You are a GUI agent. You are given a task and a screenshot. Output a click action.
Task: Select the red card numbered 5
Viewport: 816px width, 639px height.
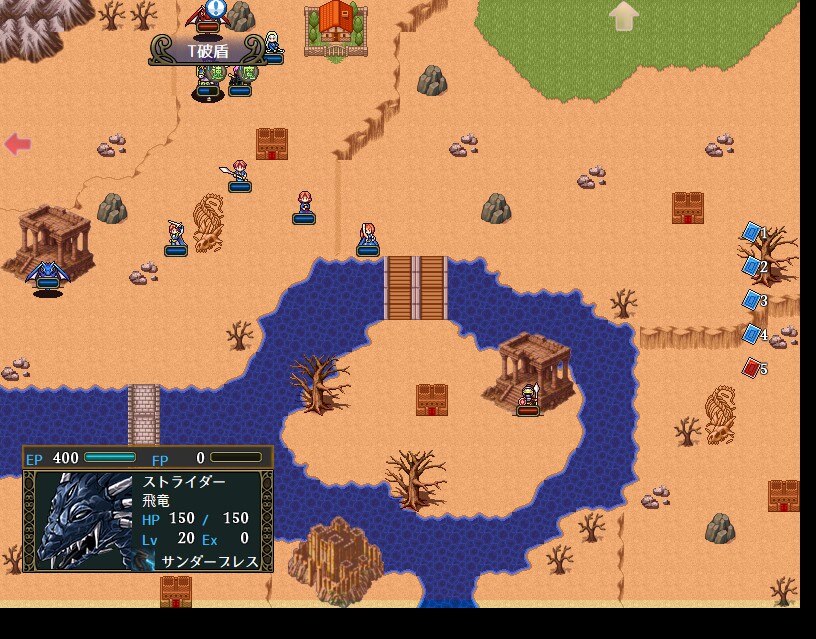pyautogui.click(x=752, y=368)
